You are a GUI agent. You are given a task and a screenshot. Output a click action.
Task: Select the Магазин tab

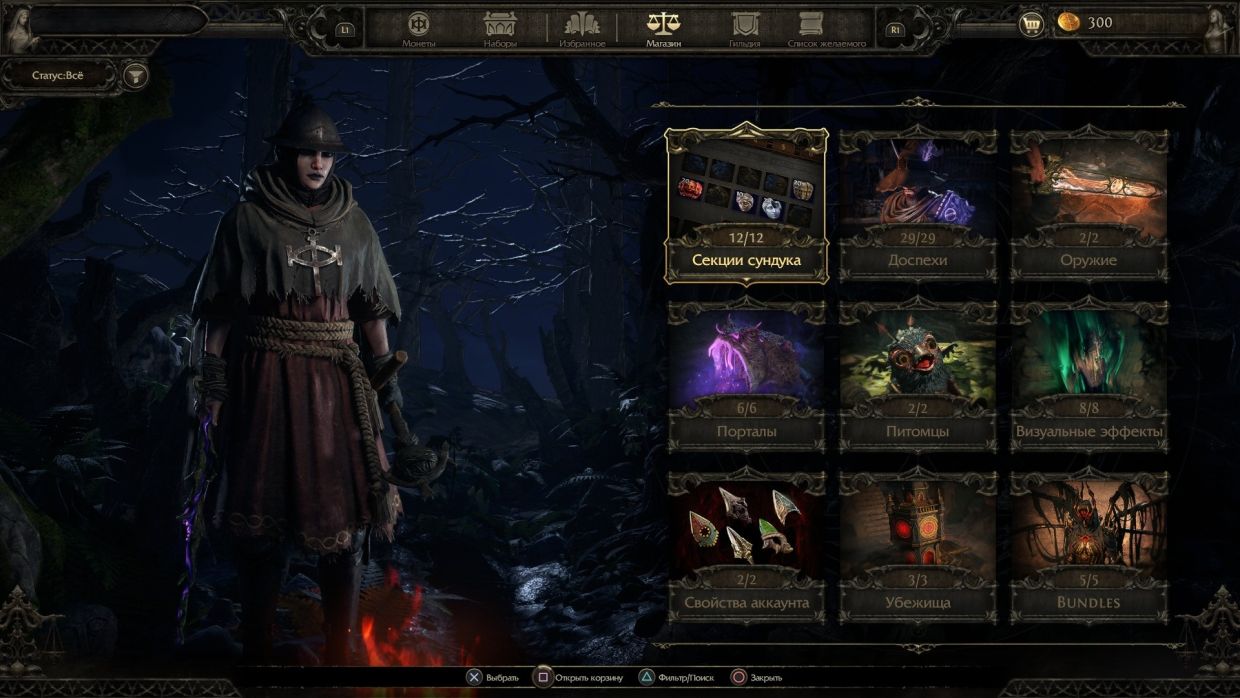coord(663,29)
